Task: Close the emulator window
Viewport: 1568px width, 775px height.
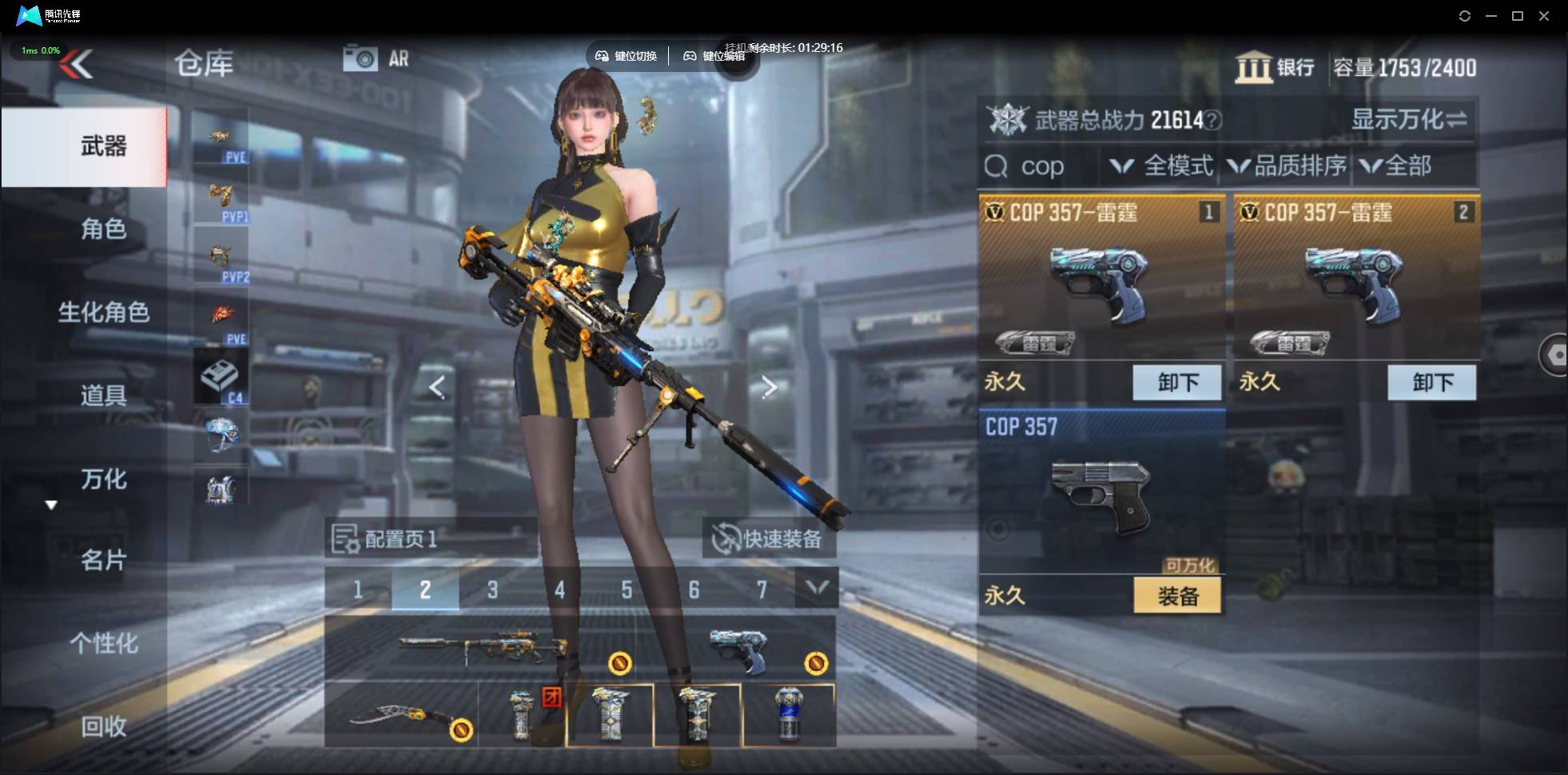Action: pyautogui.click(x=1544, y=16)
